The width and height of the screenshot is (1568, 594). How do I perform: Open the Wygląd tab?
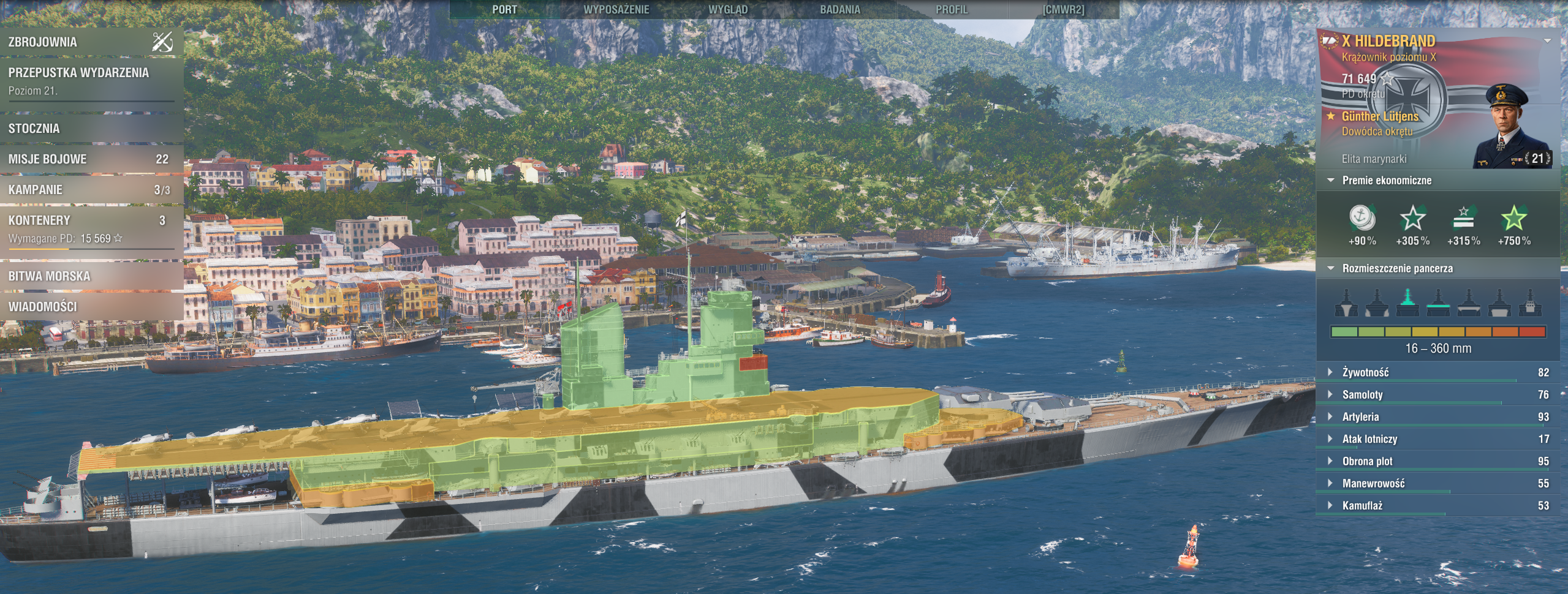click(x=728, y=10)
